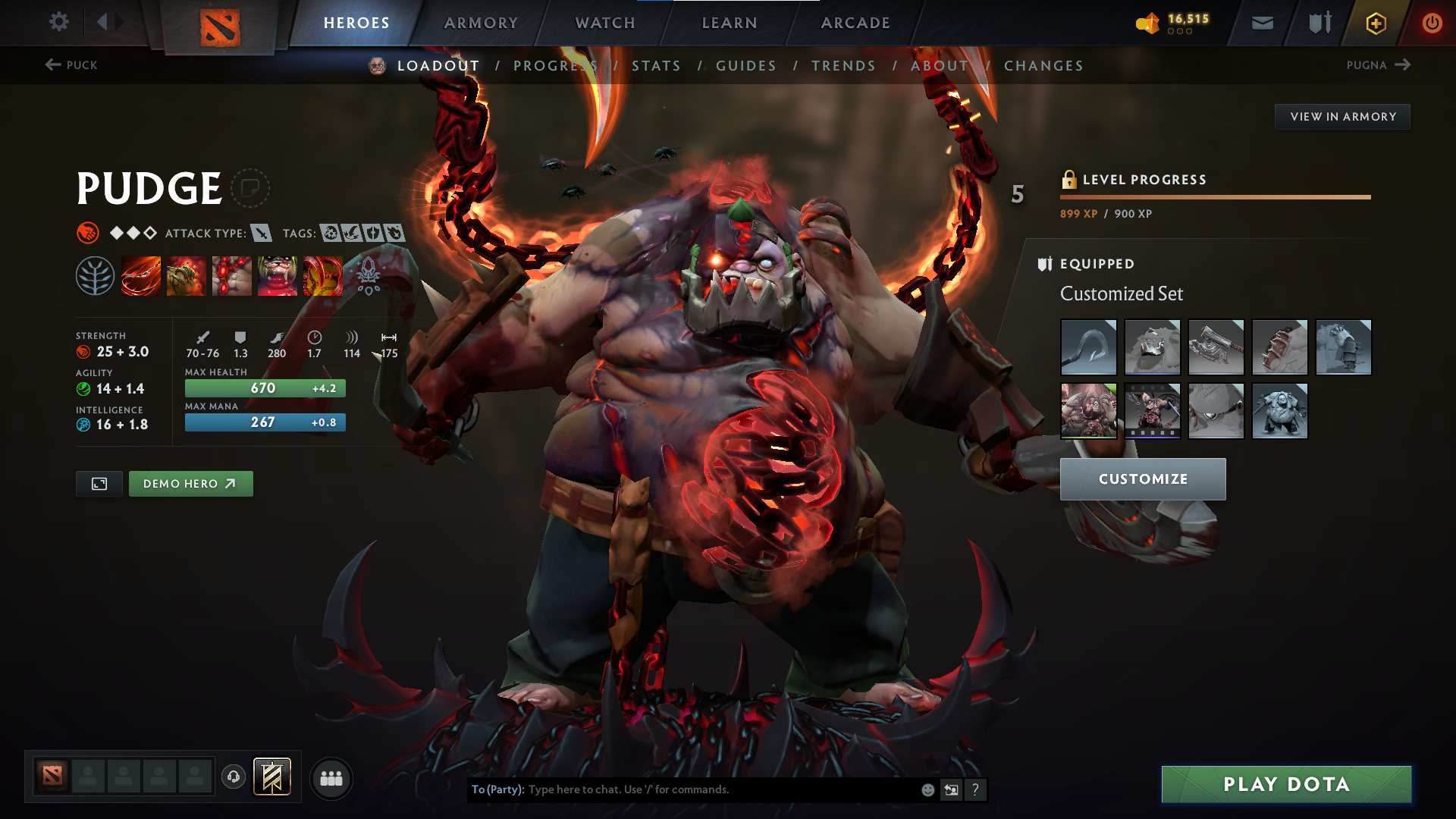This screenshot has width=1456, height=819.
Task: Open the talent tree icon
Action: coord(95,275)
